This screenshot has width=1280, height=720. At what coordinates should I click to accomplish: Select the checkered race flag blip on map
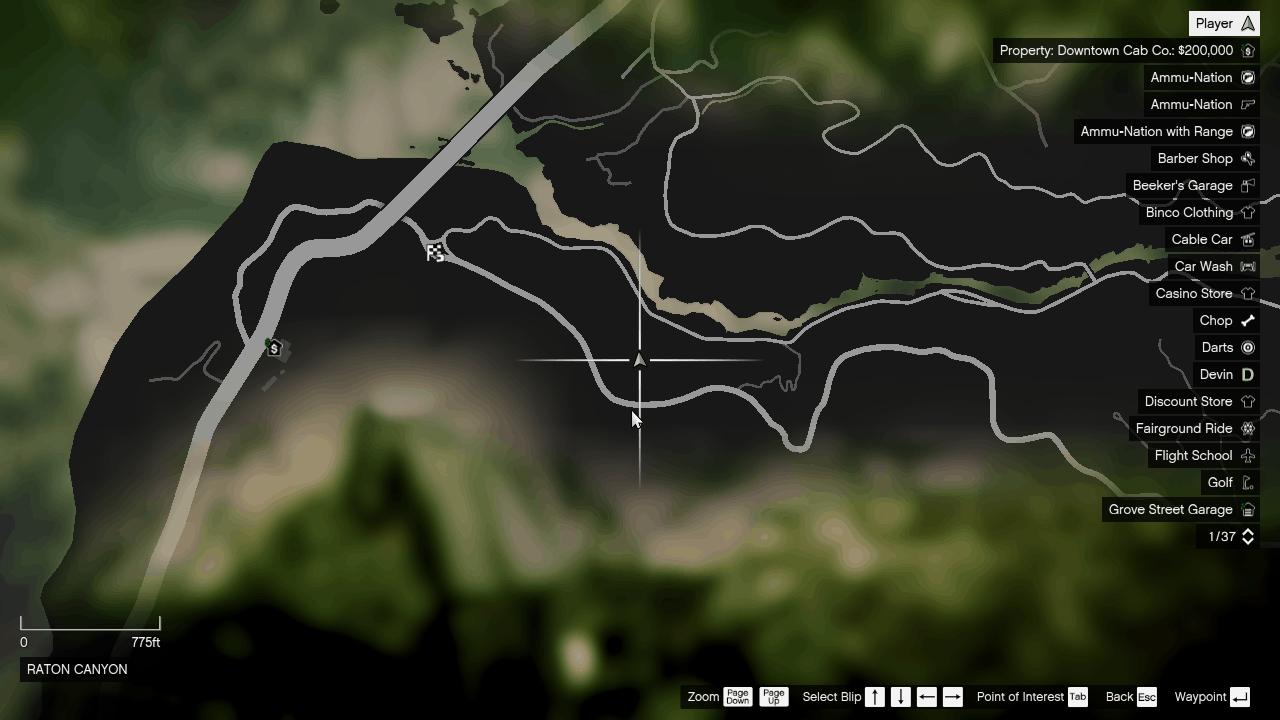click(435, 252)
